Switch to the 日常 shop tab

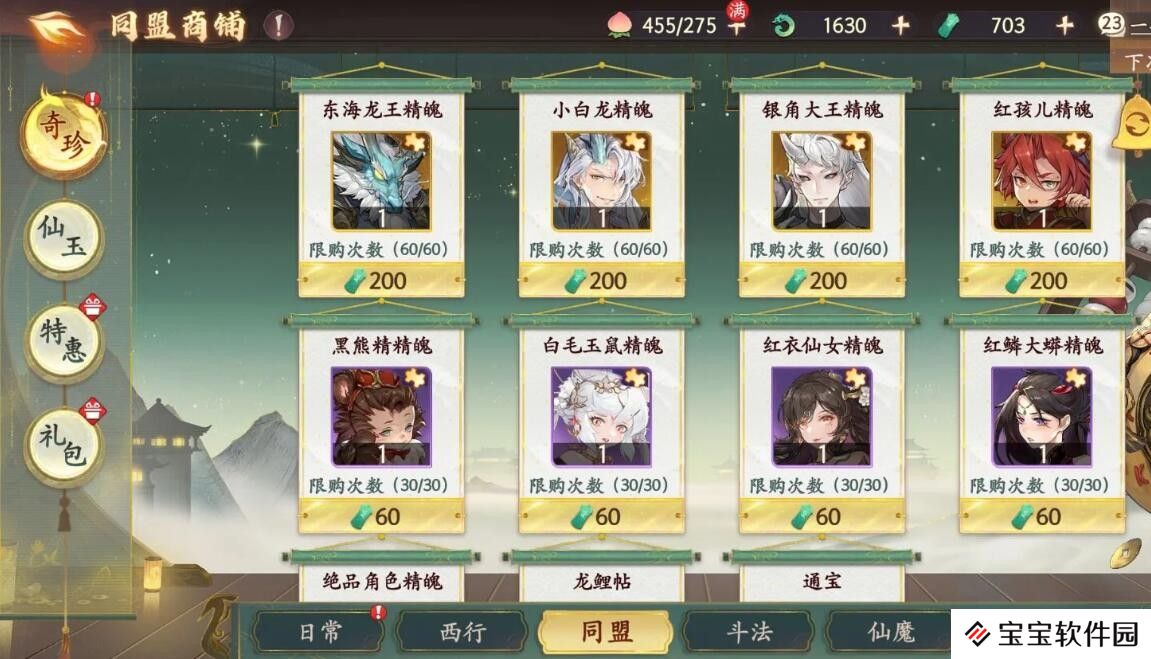319,632
